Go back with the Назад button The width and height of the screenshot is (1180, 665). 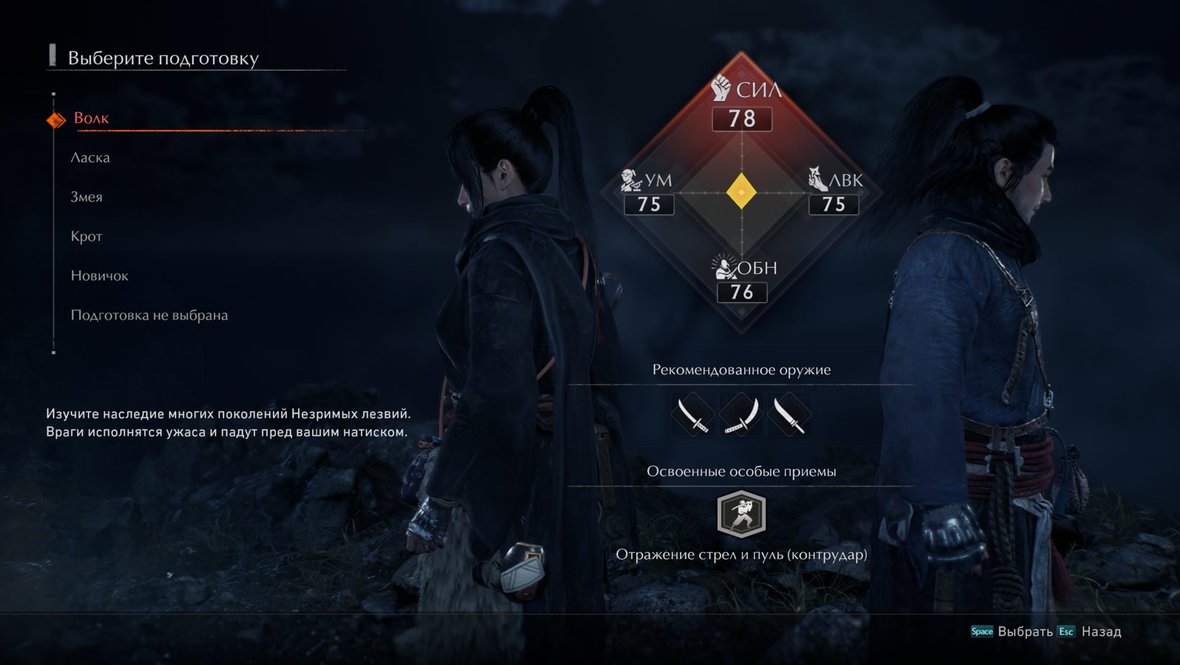(1101, 632)
